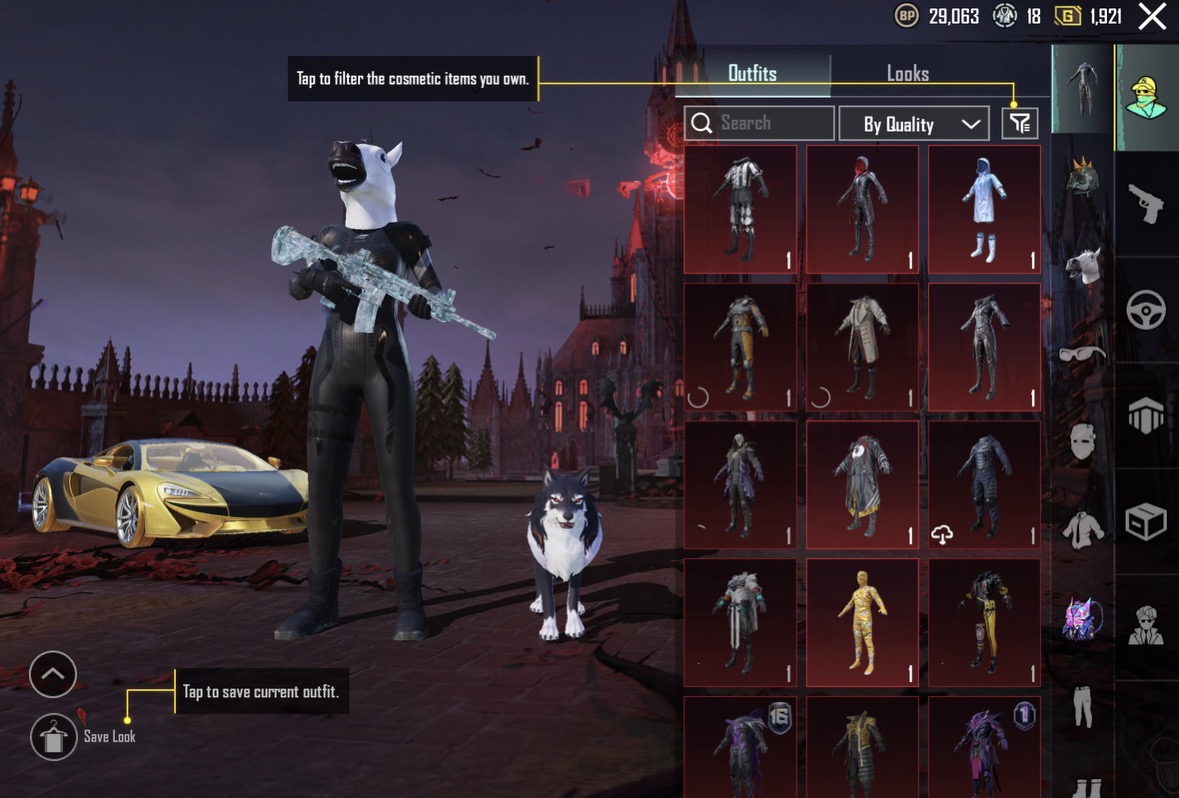Switch to the Looks tab

click(907, 73)
